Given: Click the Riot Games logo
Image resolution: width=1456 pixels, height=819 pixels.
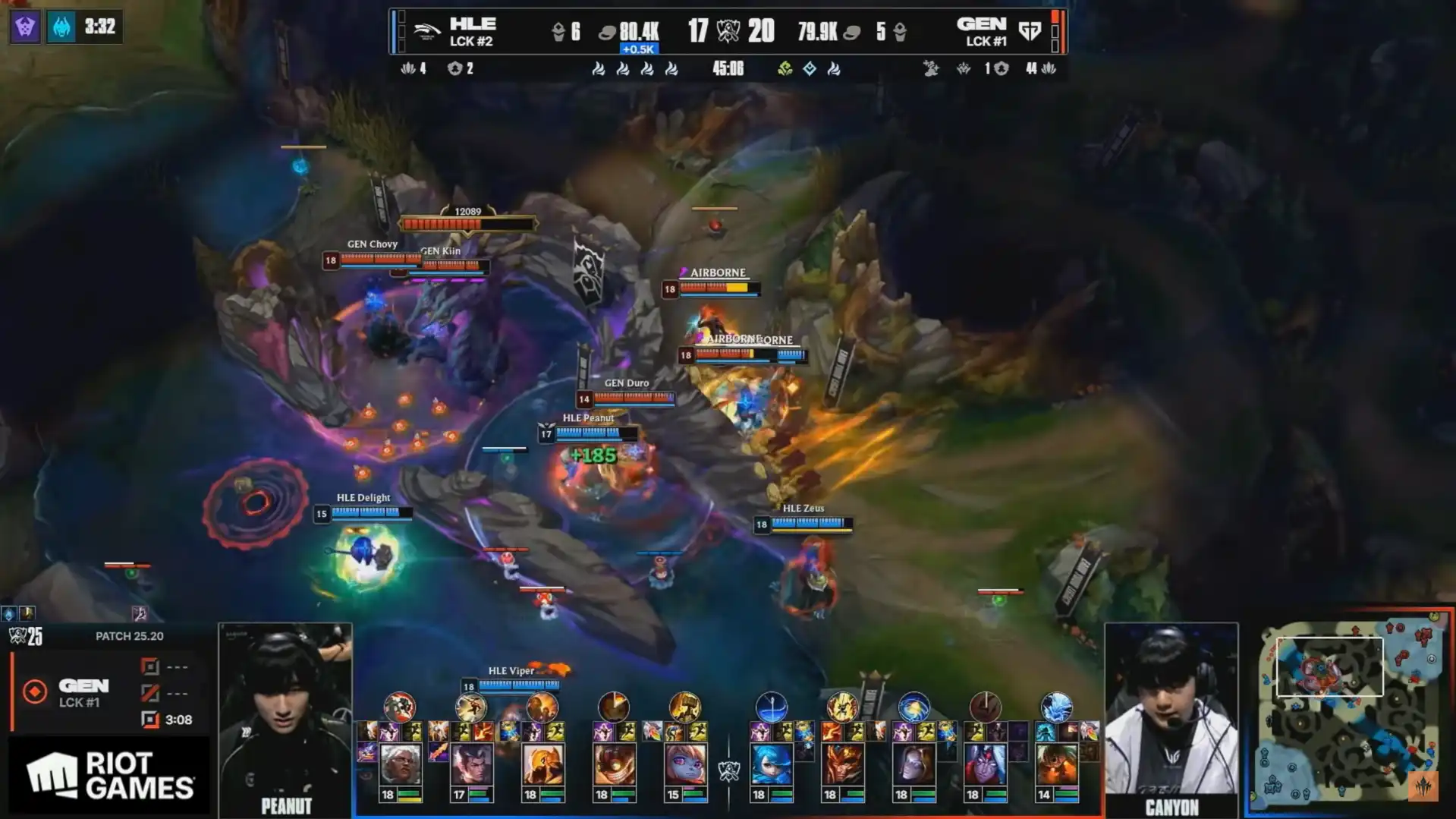Looking at the screenshot, I should pos(110,776).
